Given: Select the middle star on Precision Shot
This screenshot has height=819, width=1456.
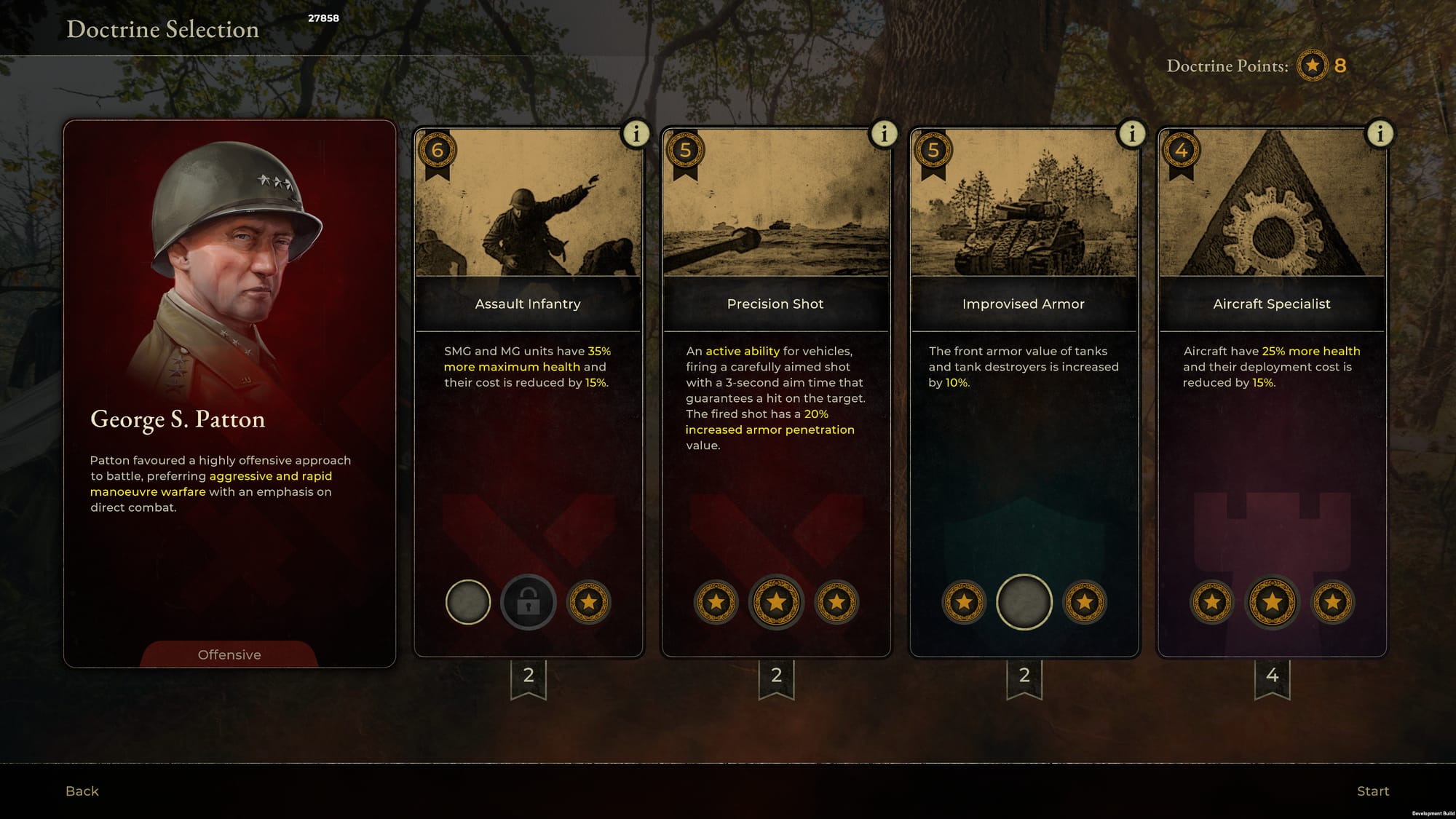Looking at the screenshot, I should (x=776, y=602).
